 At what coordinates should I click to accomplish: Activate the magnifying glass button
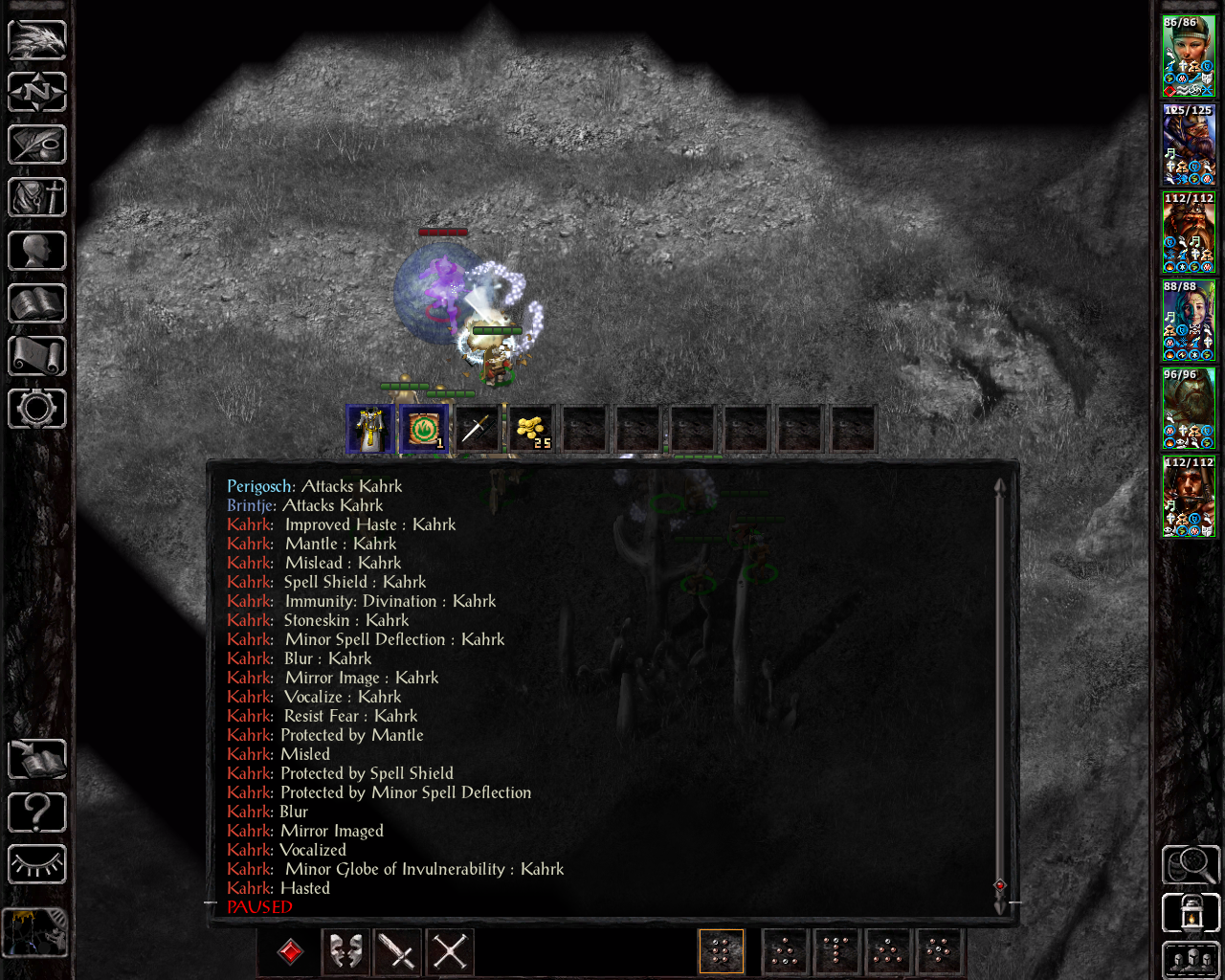click(1190, 864)
